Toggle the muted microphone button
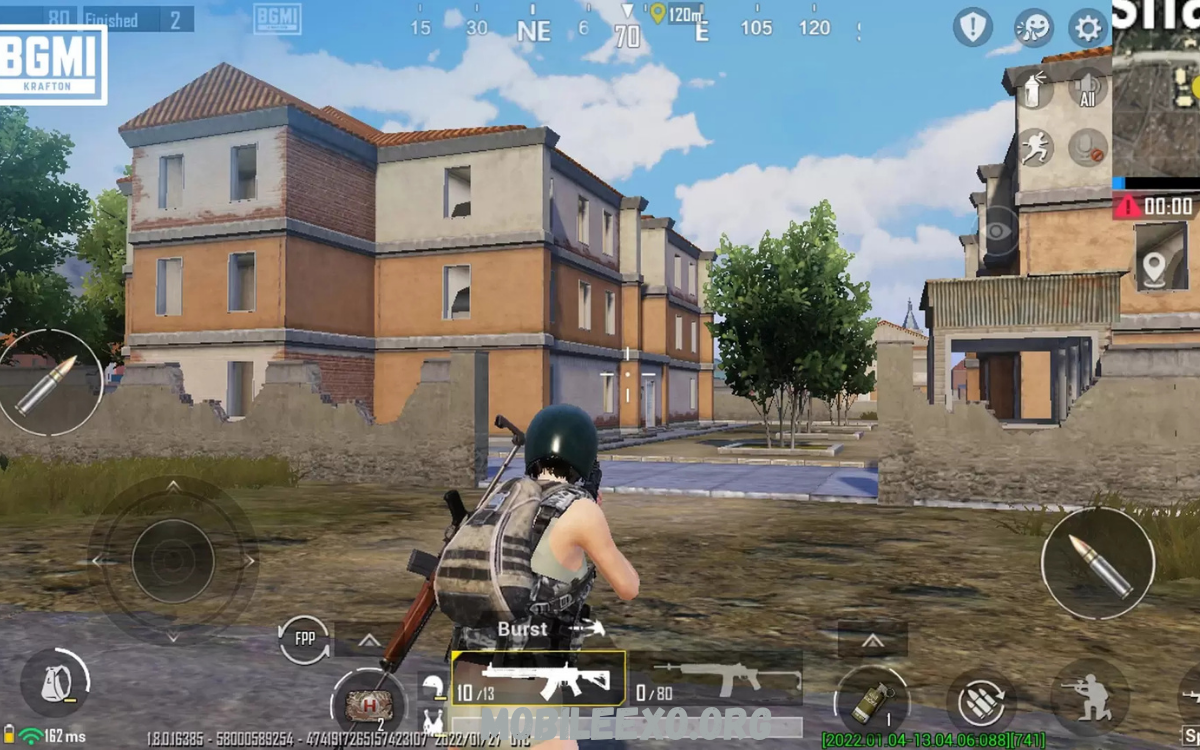 1087,148
